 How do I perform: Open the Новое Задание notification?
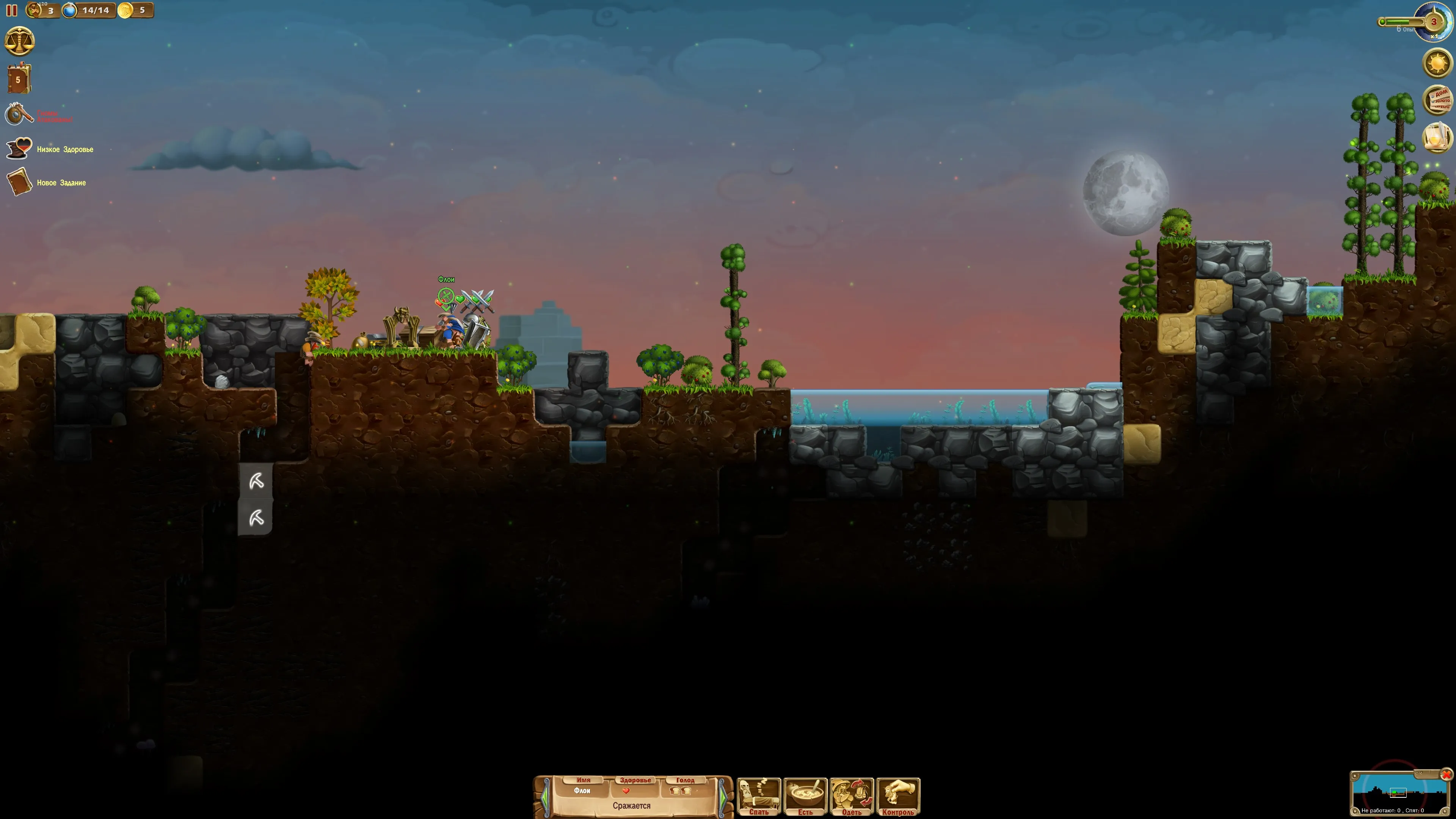61,182
